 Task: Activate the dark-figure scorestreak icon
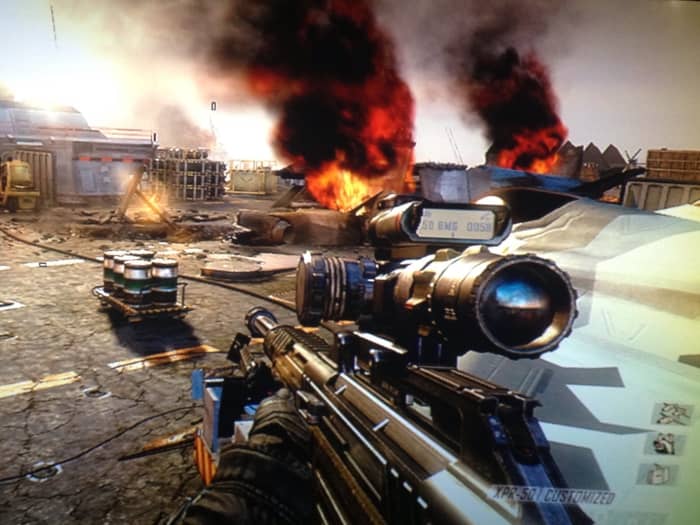point(665,444)
